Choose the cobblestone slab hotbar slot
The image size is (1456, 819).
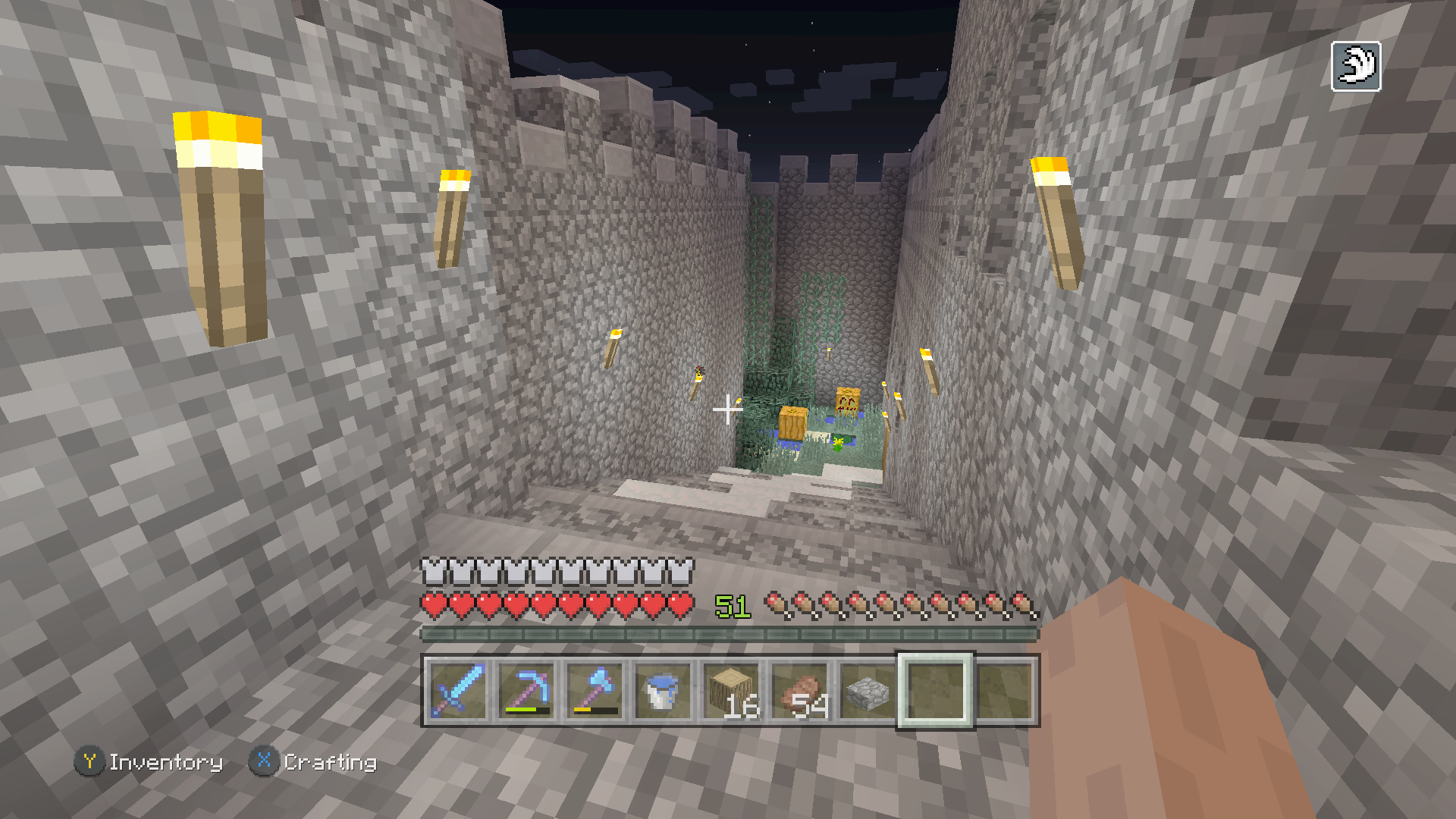click(x=867, y=691)
